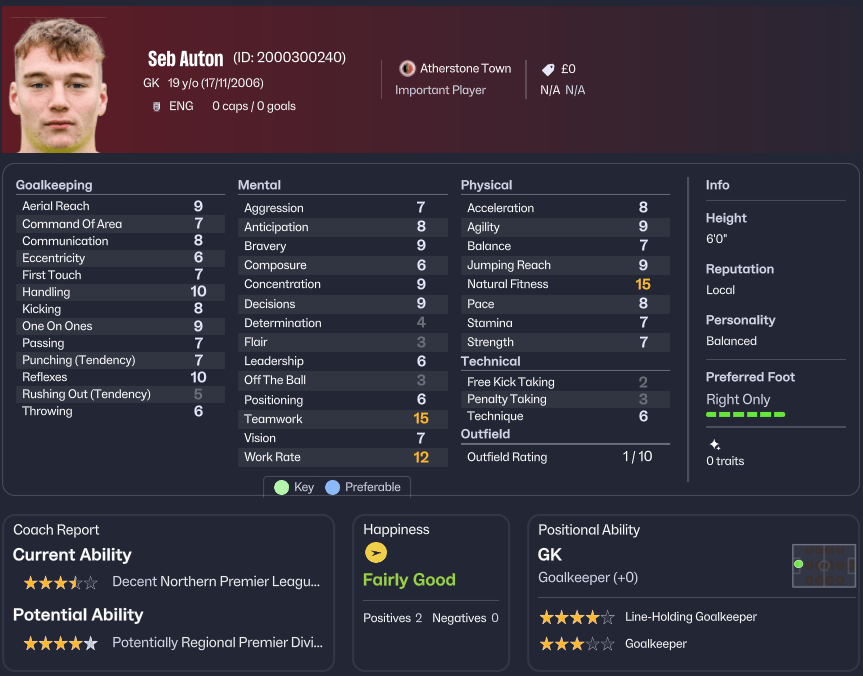
Task: Select the Key attribute highlight toggle
Action: click(x=294, y=487)
